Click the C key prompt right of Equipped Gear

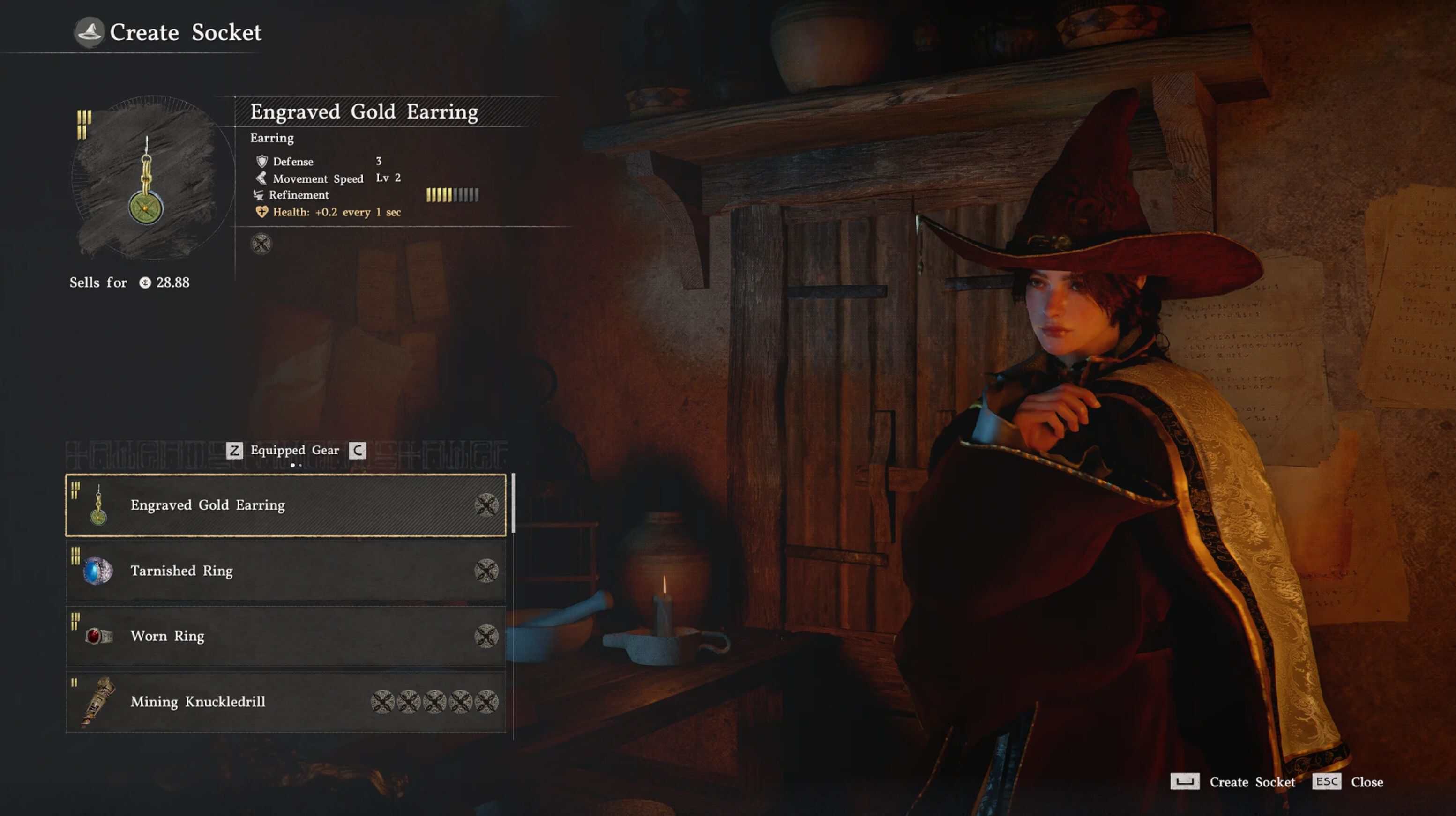[358, 450]
